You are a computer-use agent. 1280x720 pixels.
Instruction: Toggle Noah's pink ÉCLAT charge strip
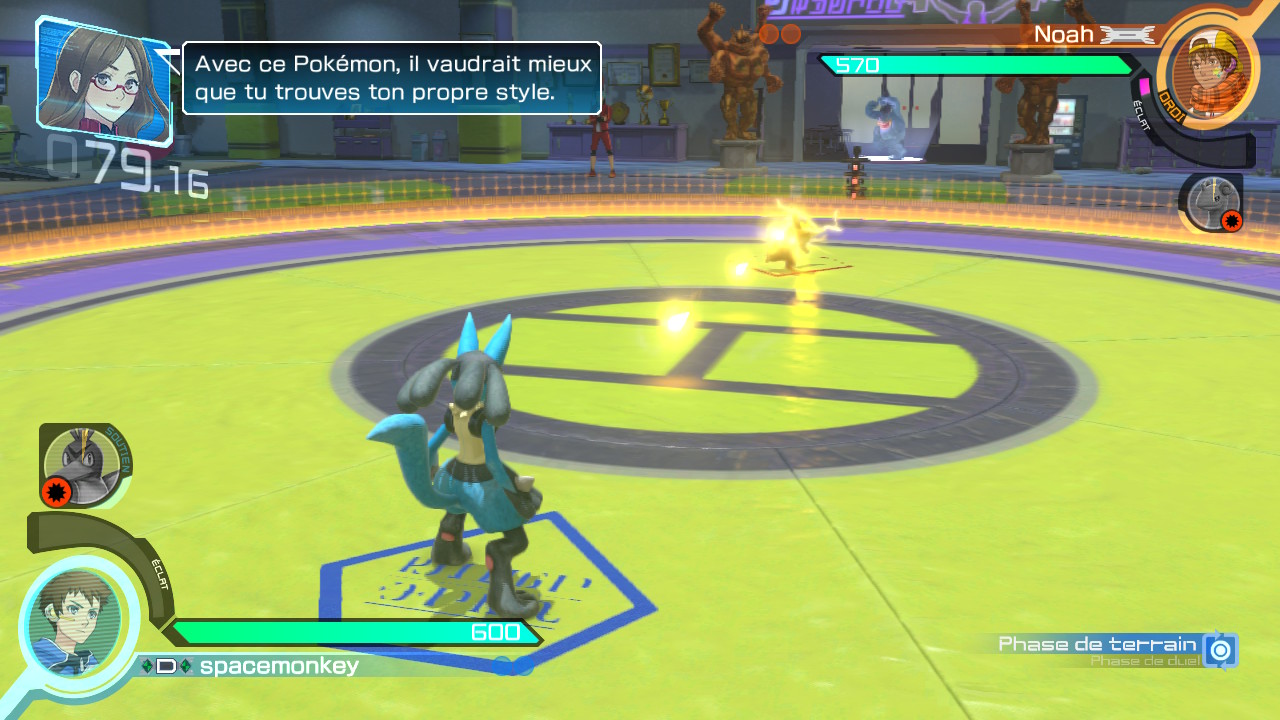tap(1144, 86)
